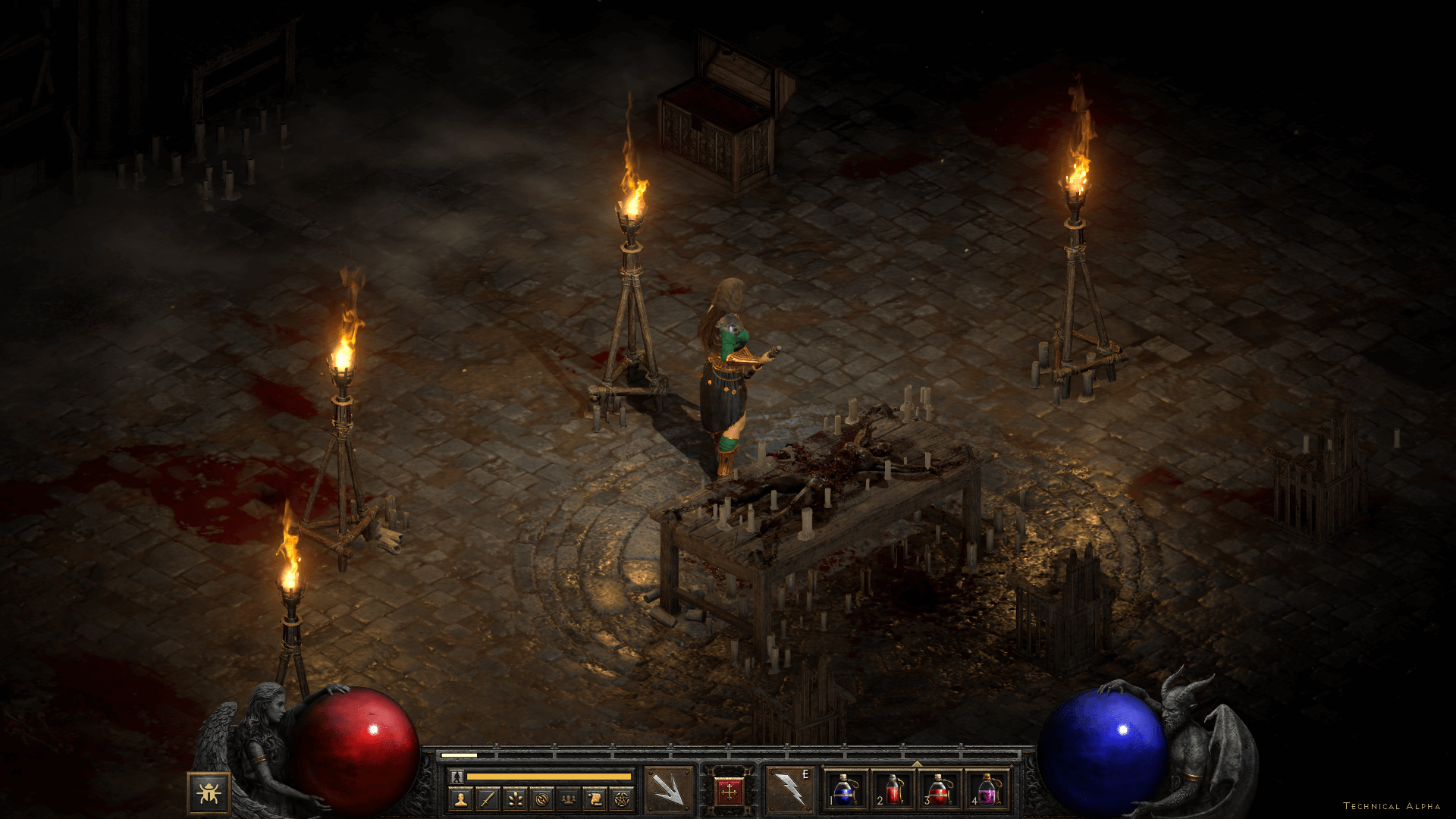Click the red cross emblem button

pyautogui.click(x=730, y=792)
